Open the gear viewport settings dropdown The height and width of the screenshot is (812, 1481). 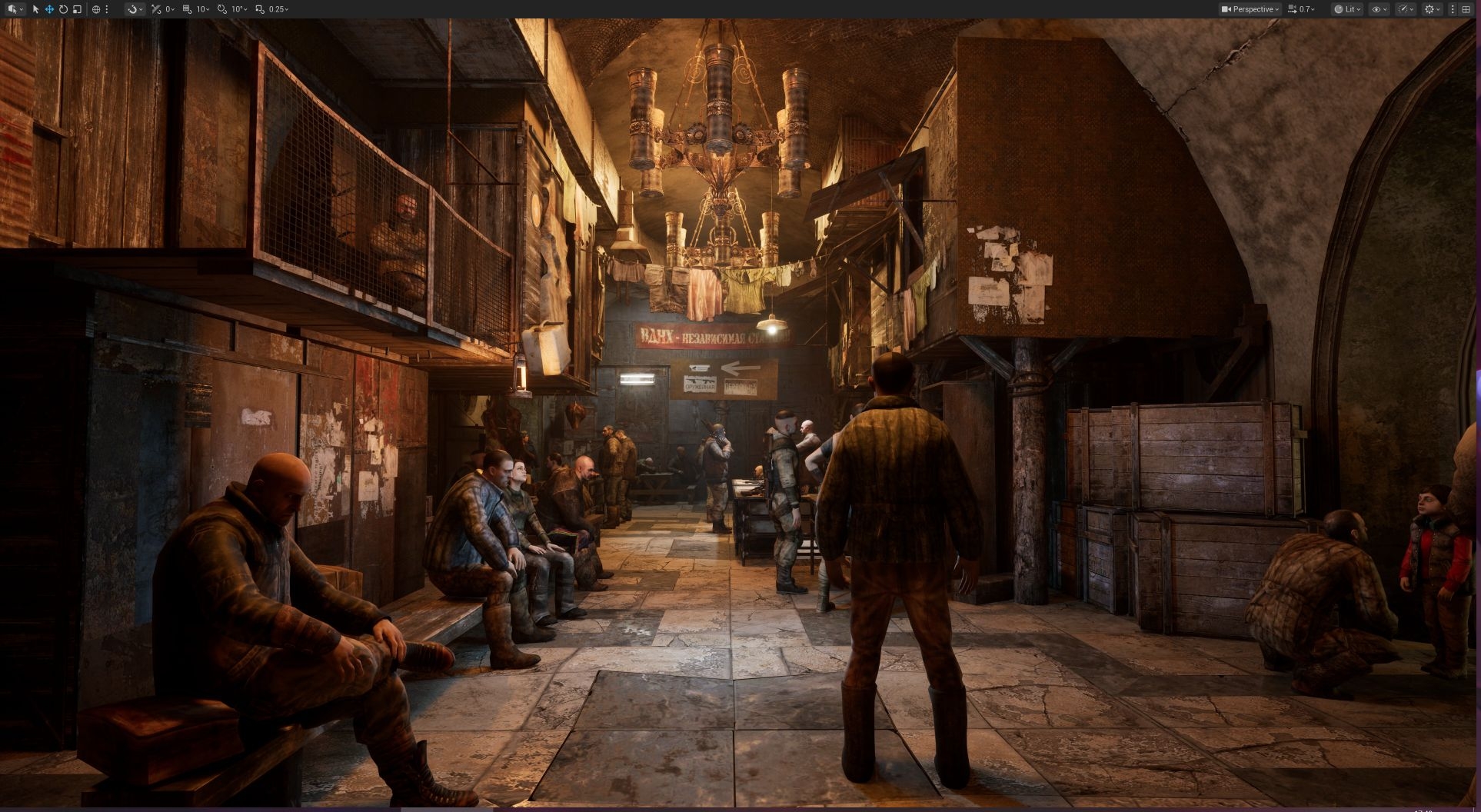1432,9
